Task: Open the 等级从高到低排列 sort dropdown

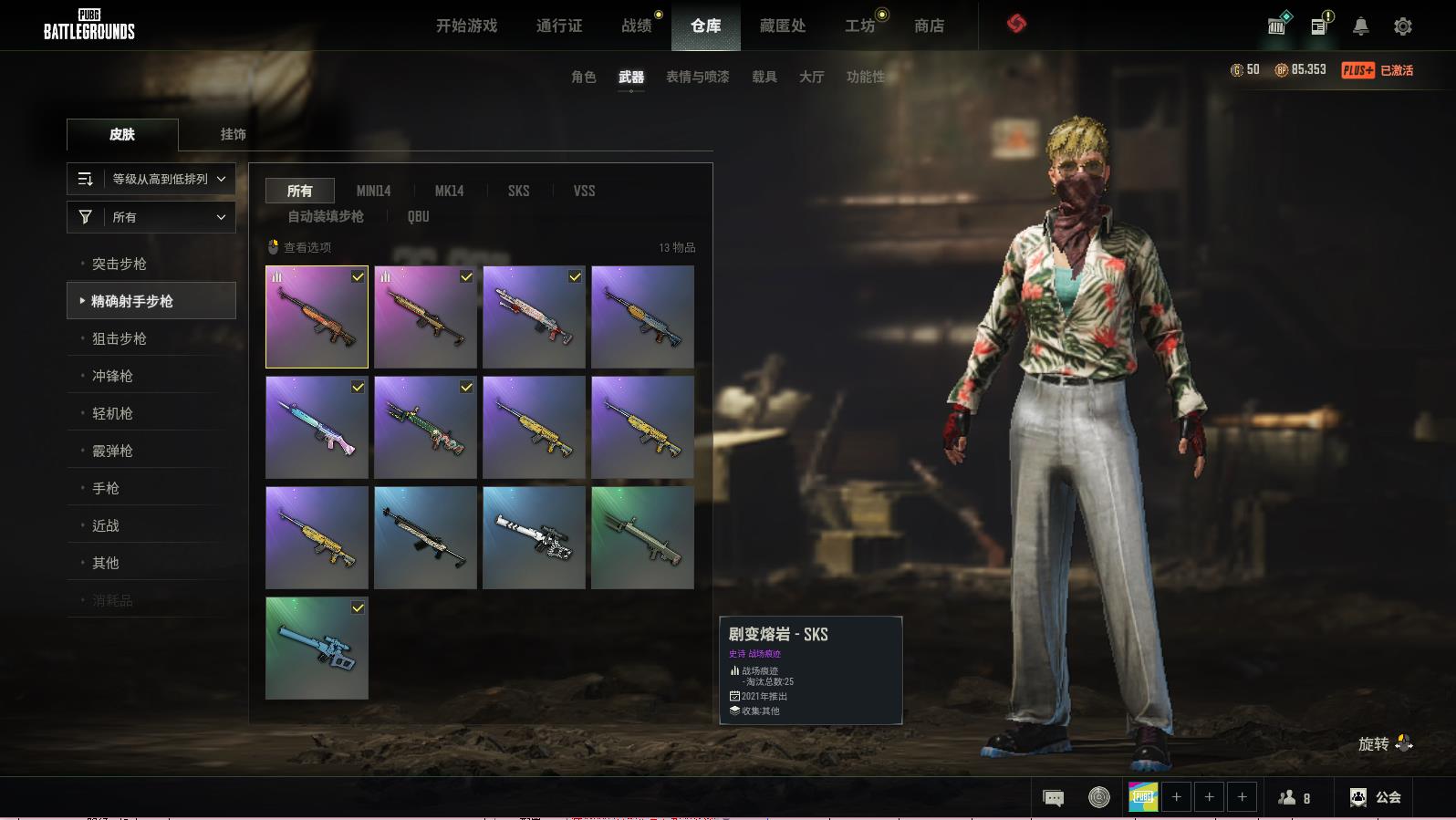Action: (151, 179)
